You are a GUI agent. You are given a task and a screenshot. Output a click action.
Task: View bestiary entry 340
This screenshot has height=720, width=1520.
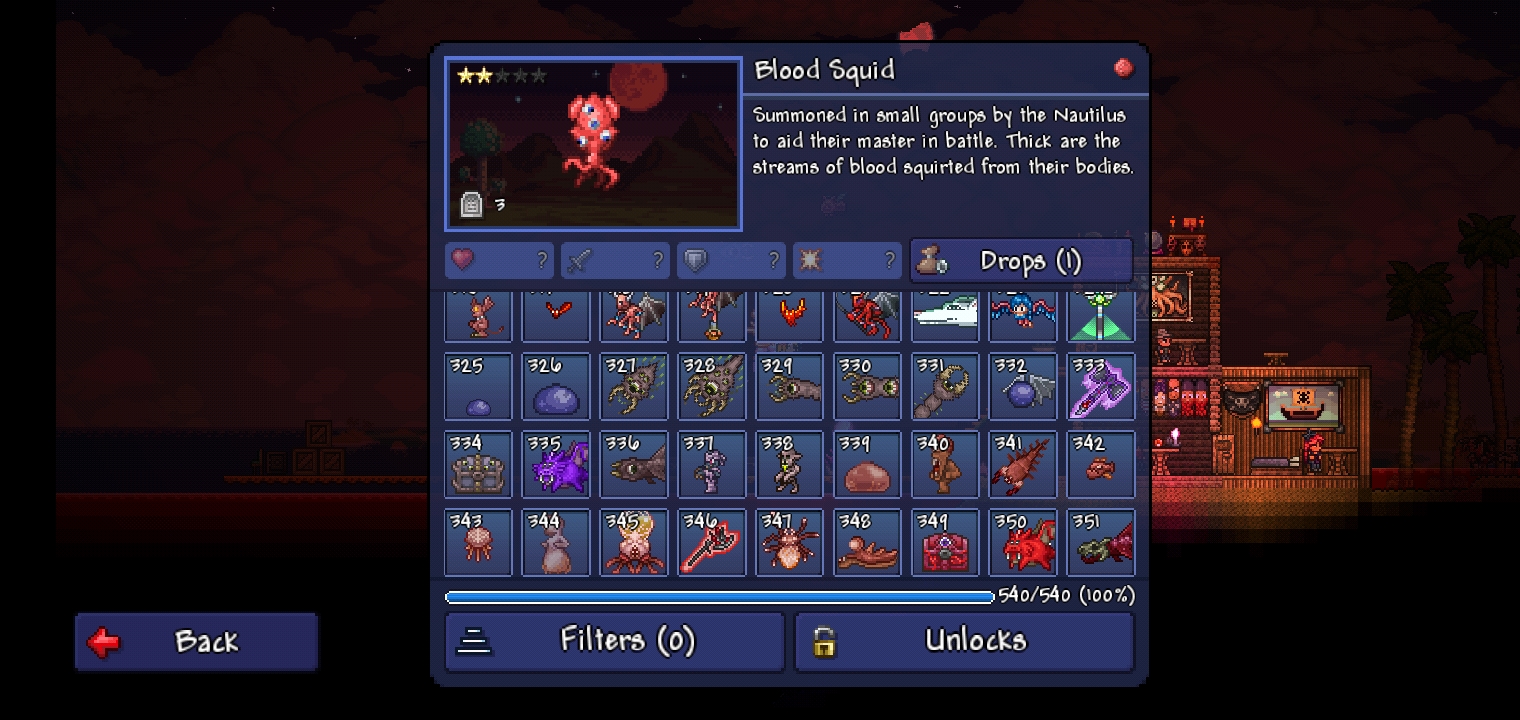(x=946, y=464)
